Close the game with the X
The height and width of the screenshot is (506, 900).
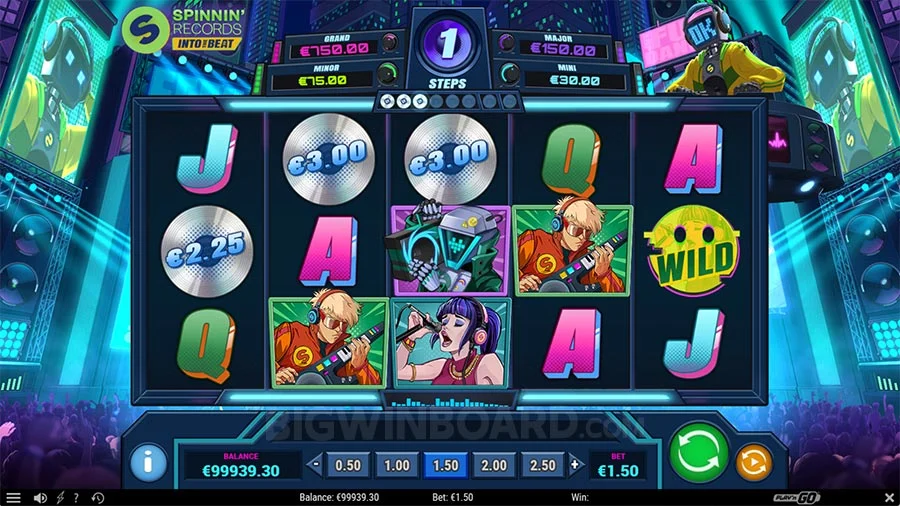click(x=887, y=497)
